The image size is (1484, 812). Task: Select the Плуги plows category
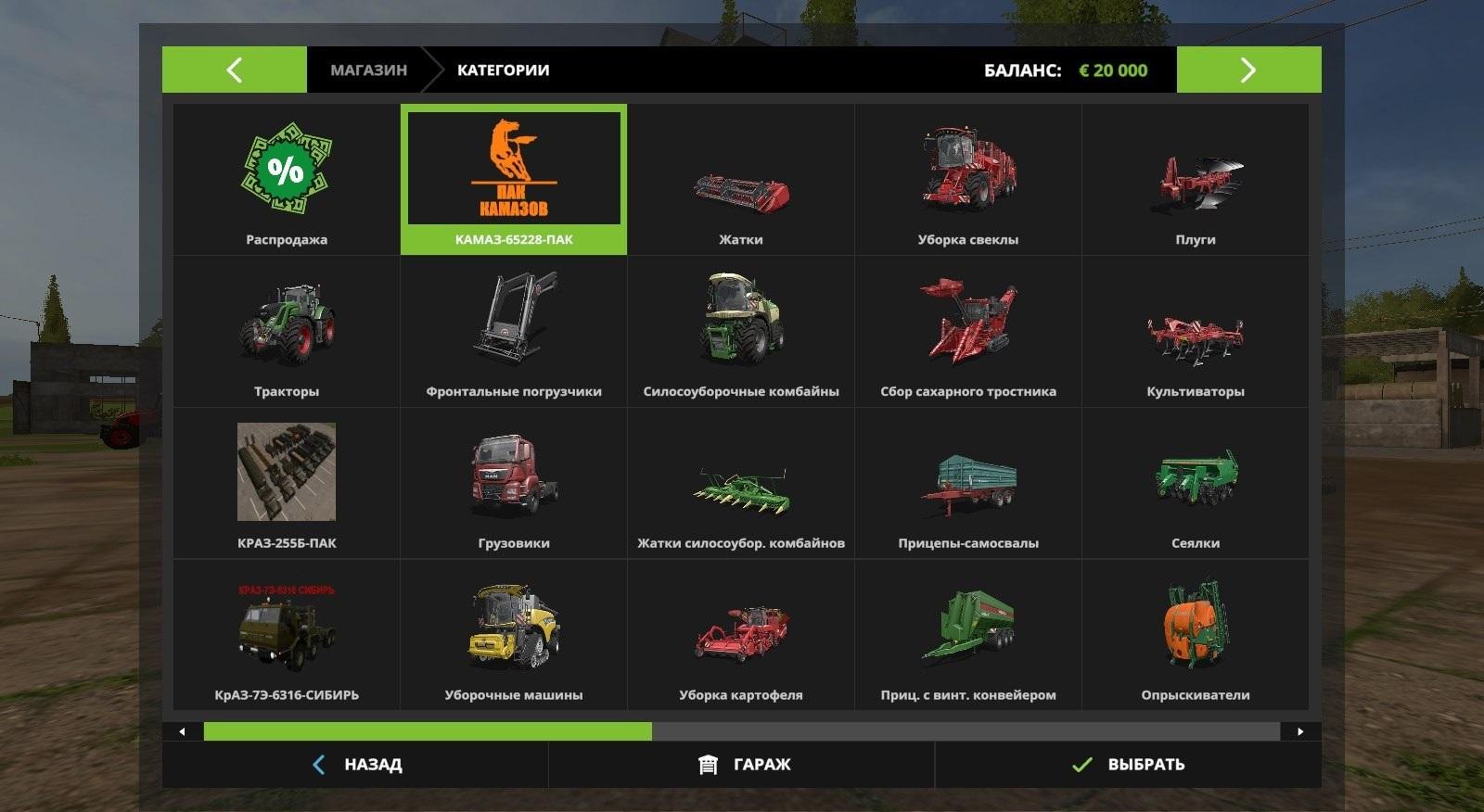tap(1196, 180)
